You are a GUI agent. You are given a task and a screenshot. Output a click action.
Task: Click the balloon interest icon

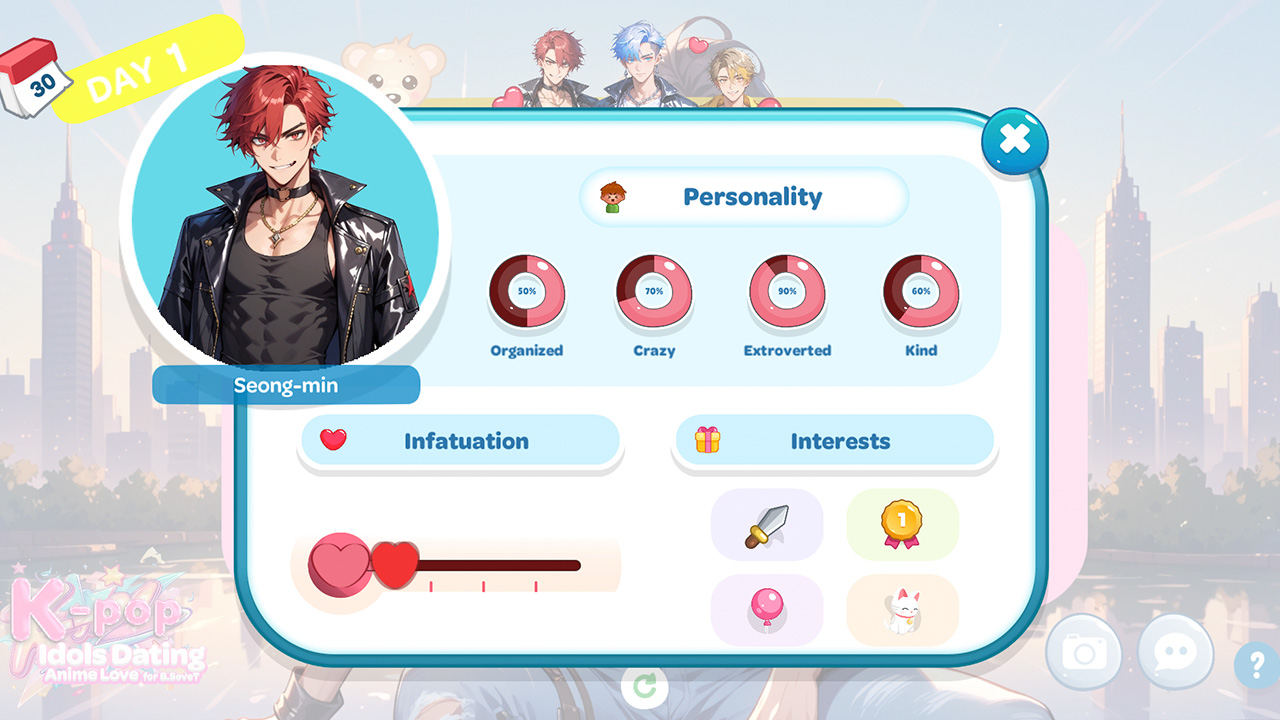pos(766,609)
